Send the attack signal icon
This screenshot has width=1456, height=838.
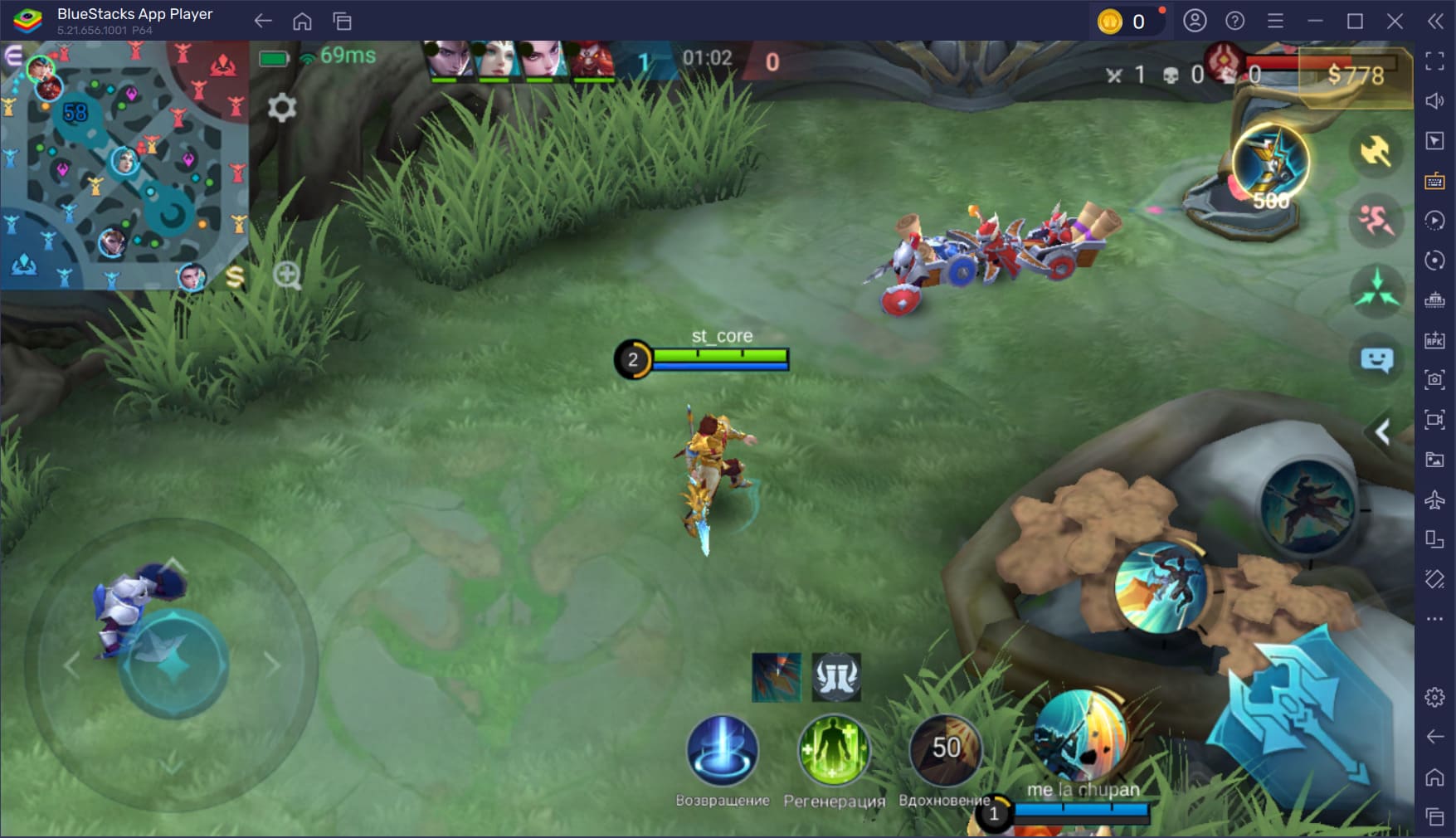[1376, 151]
